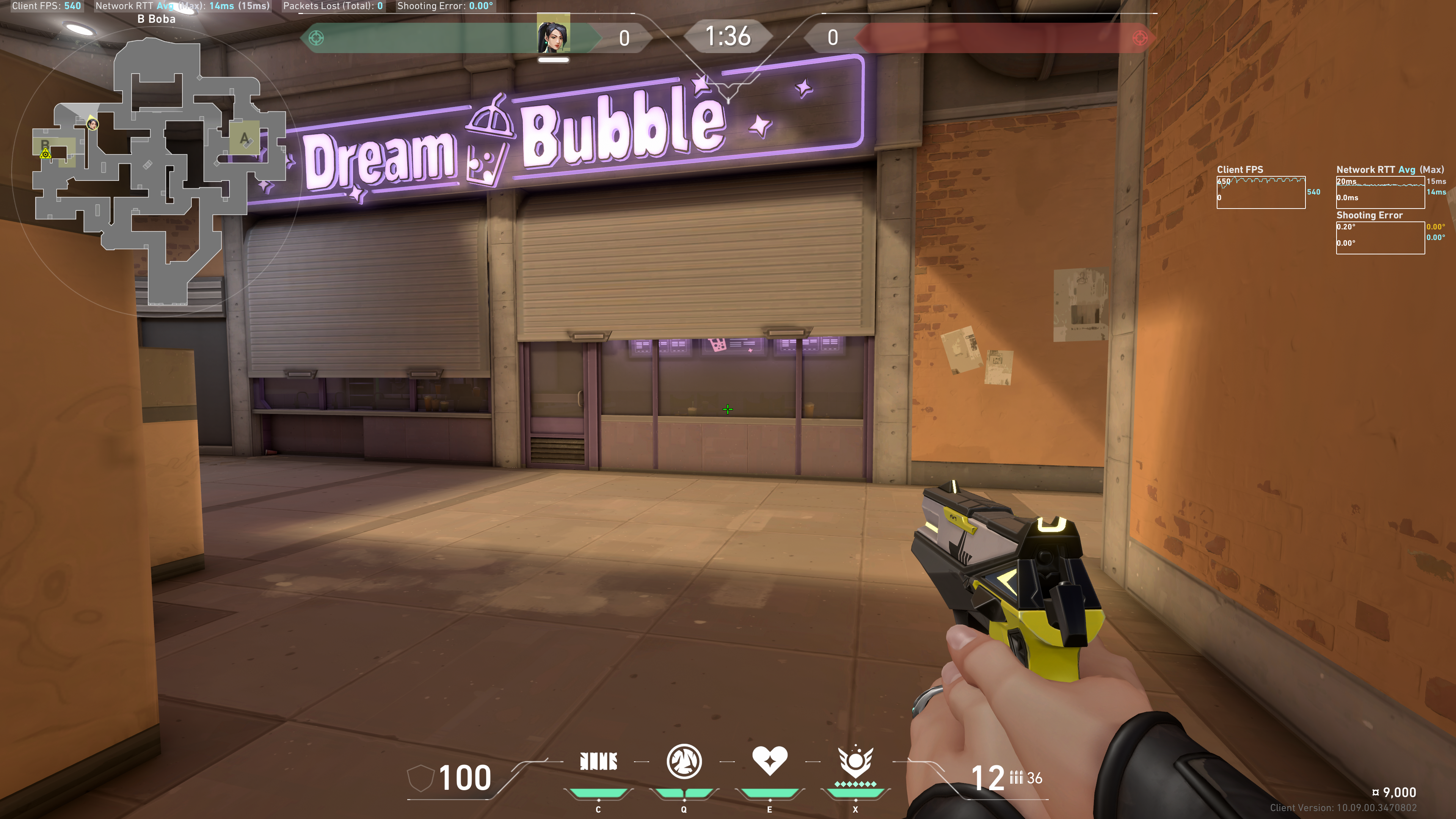
Task: Select the A site marker on the minimap
Action: point(244,138)
